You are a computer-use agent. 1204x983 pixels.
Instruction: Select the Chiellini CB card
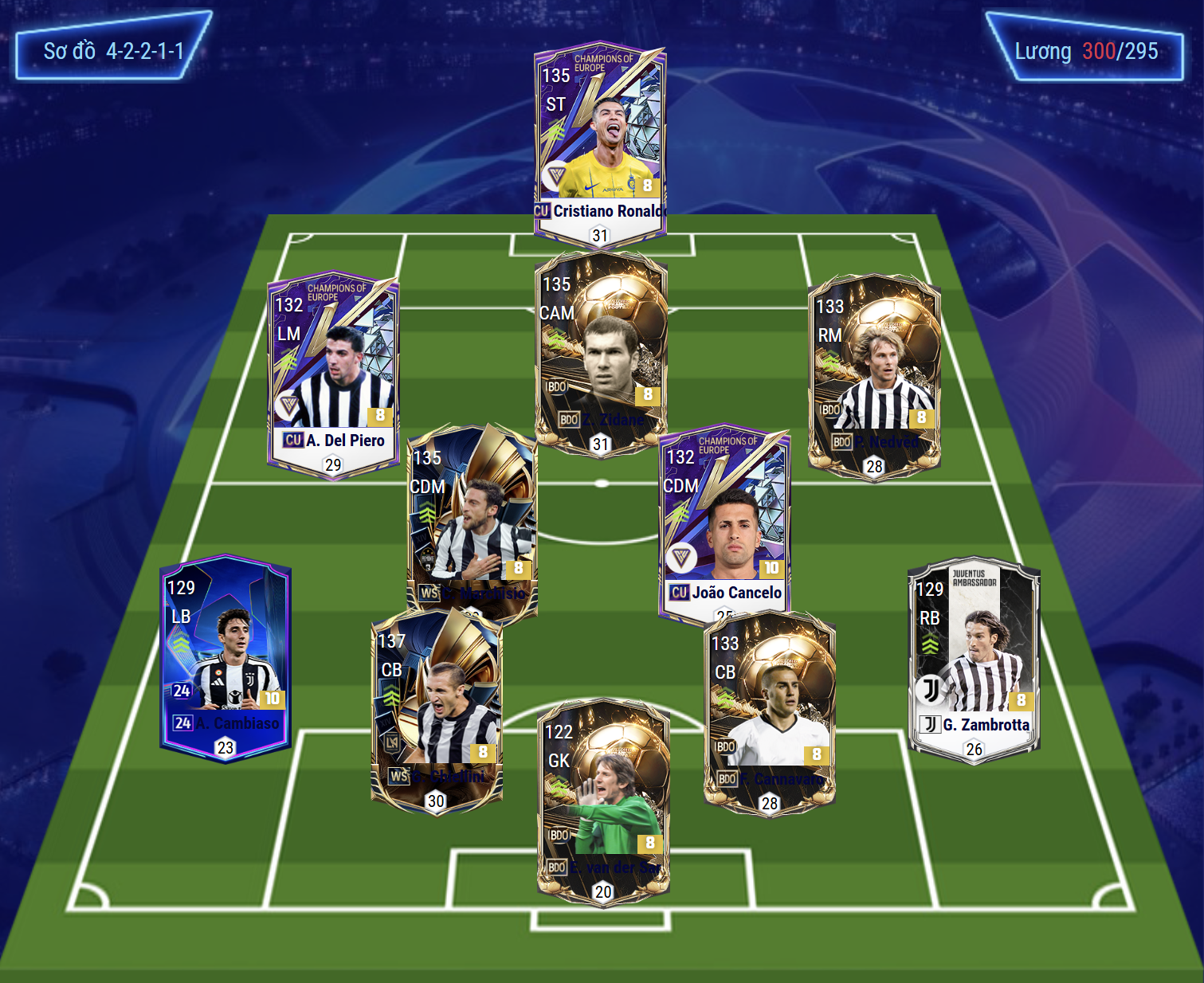point(437,711)
